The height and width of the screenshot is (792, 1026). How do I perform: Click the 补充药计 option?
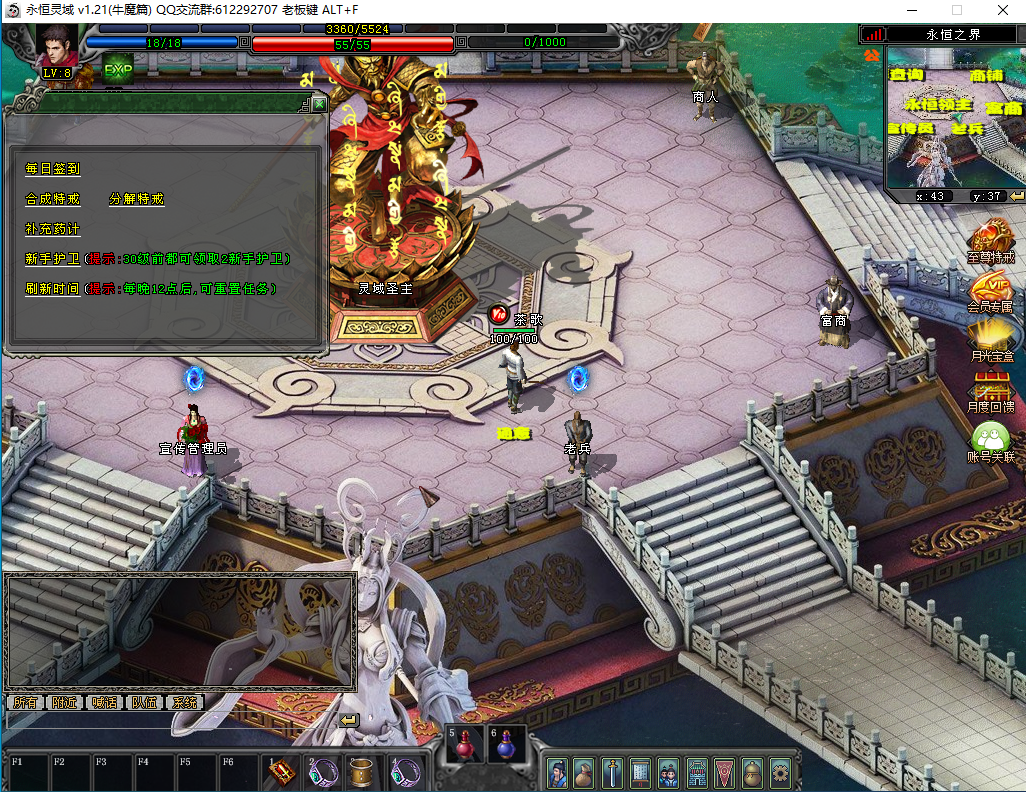52,229
